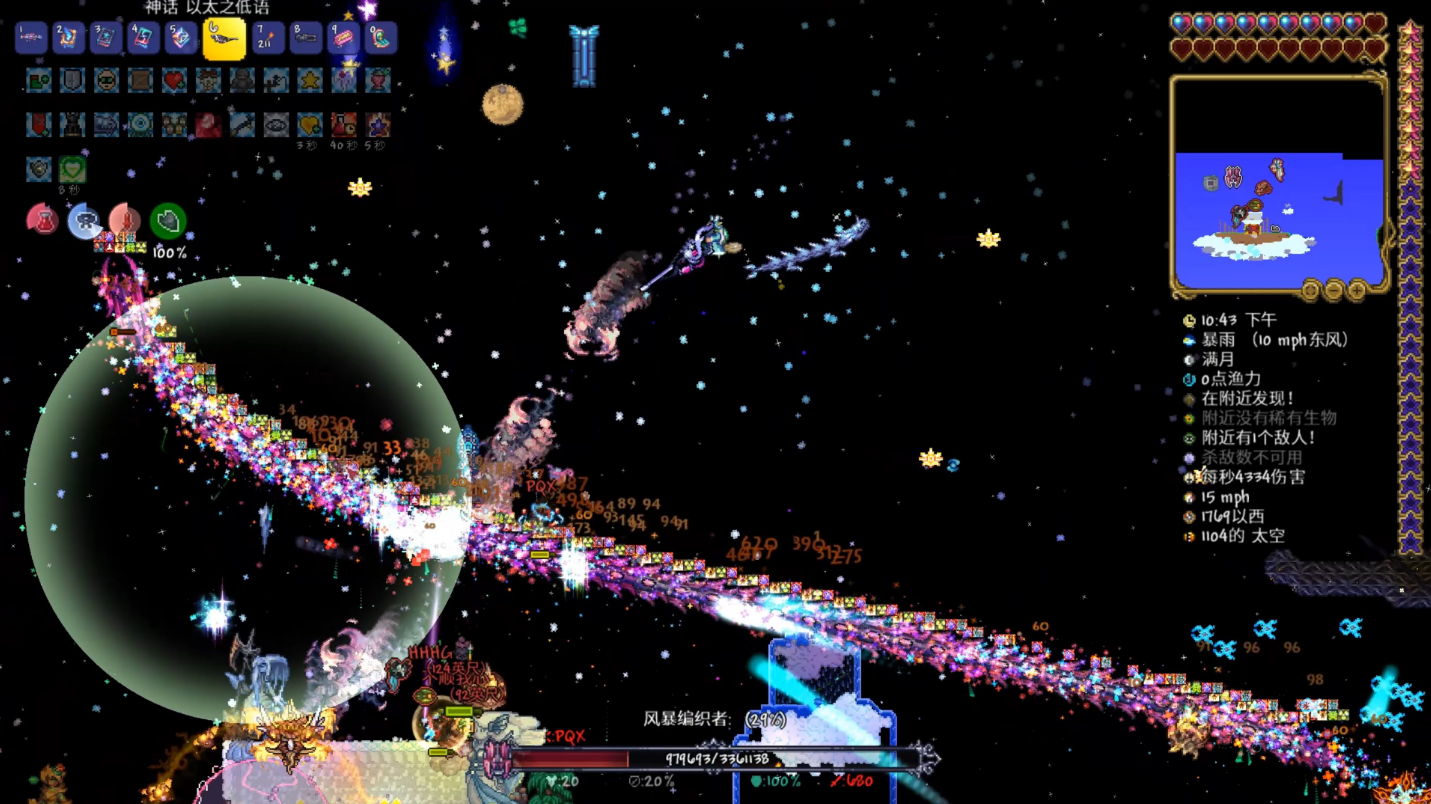This screenshot has width=1431, height=804.
Task: Click the highlighted yellow hotbar slot 6
Action: pos(224,39)
